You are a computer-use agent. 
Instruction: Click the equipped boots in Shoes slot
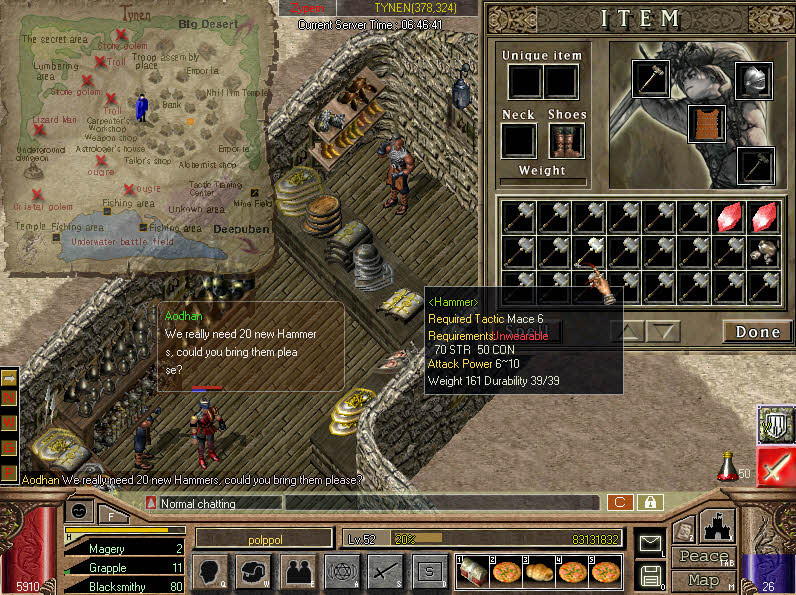pyautogui.click(x=566, y=141)
